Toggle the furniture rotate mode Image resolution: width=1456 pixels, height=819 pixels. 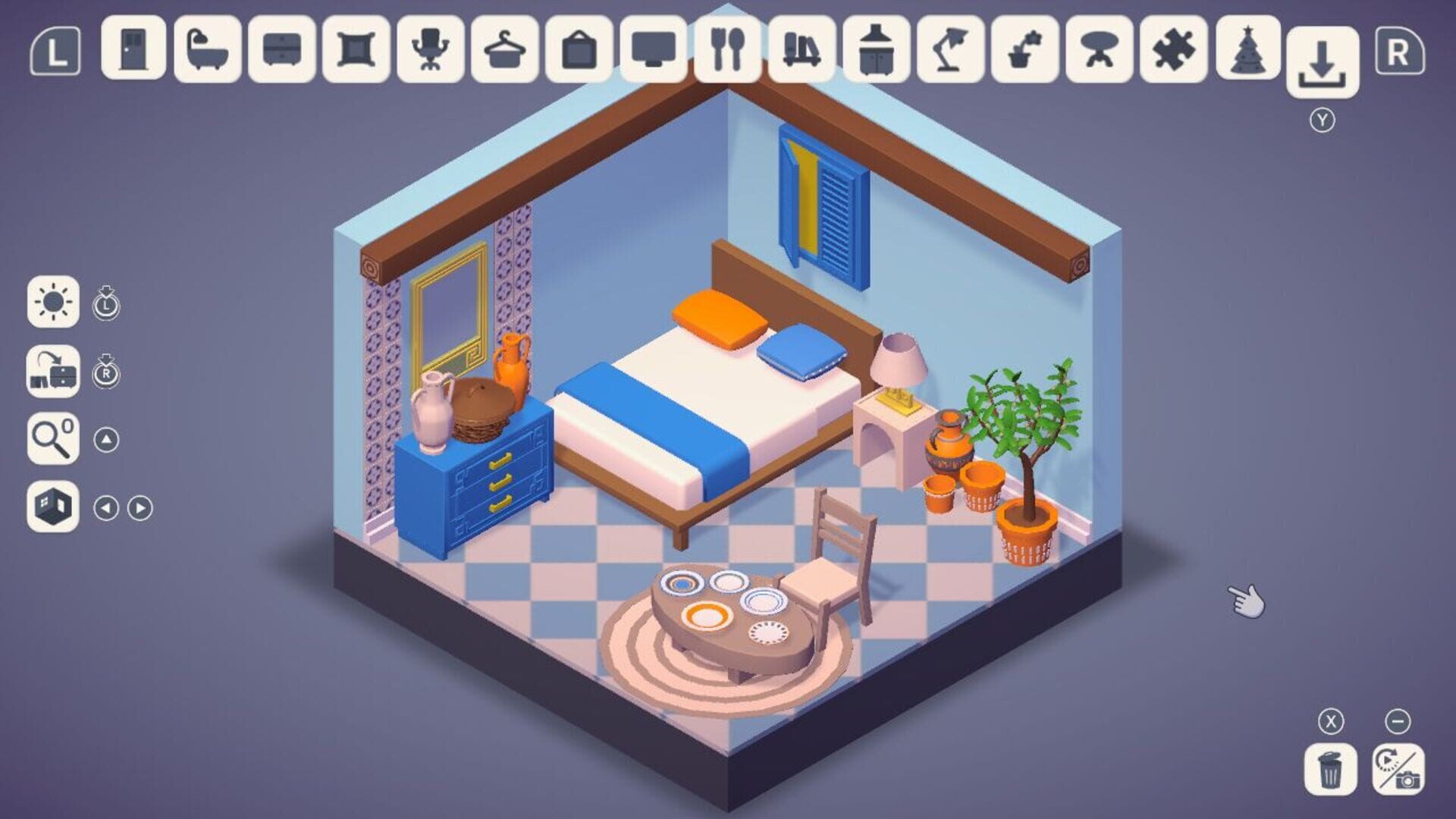tap(53, 372)
